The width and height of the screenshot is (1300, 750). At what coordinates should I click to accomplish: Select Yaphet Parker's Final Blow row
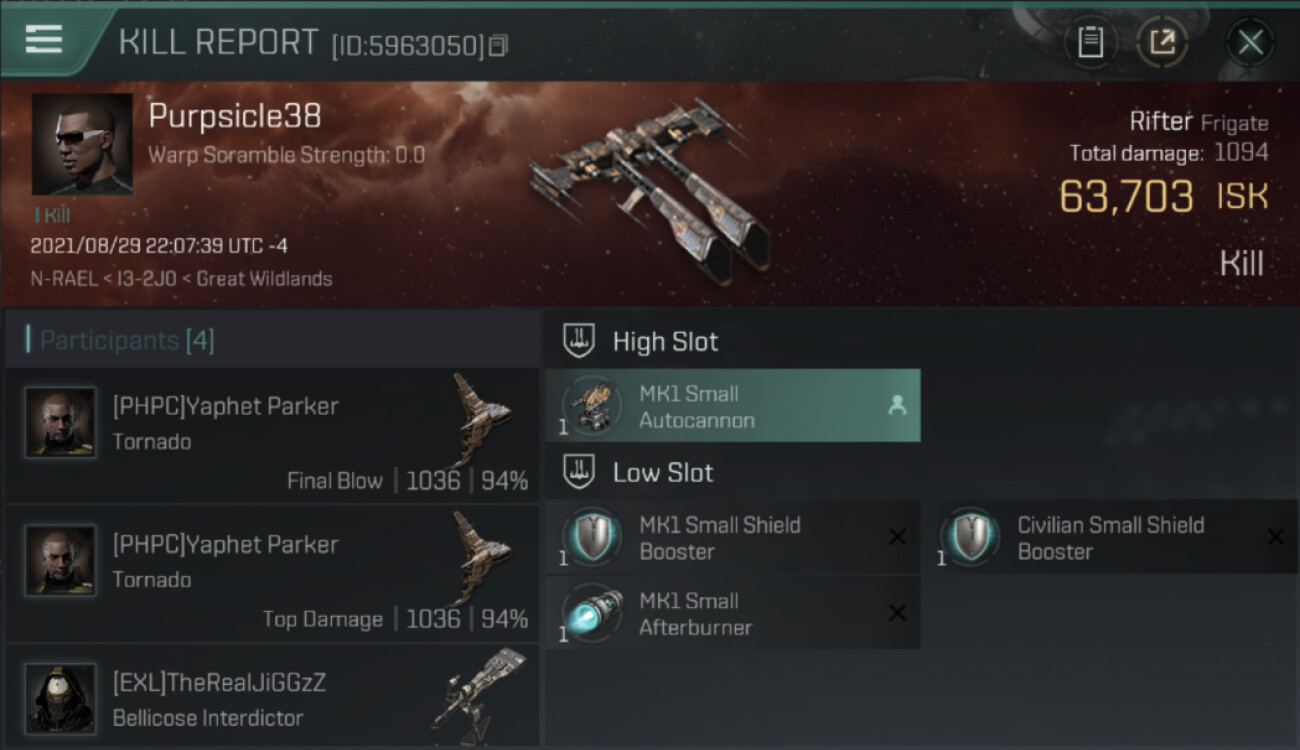272,436
